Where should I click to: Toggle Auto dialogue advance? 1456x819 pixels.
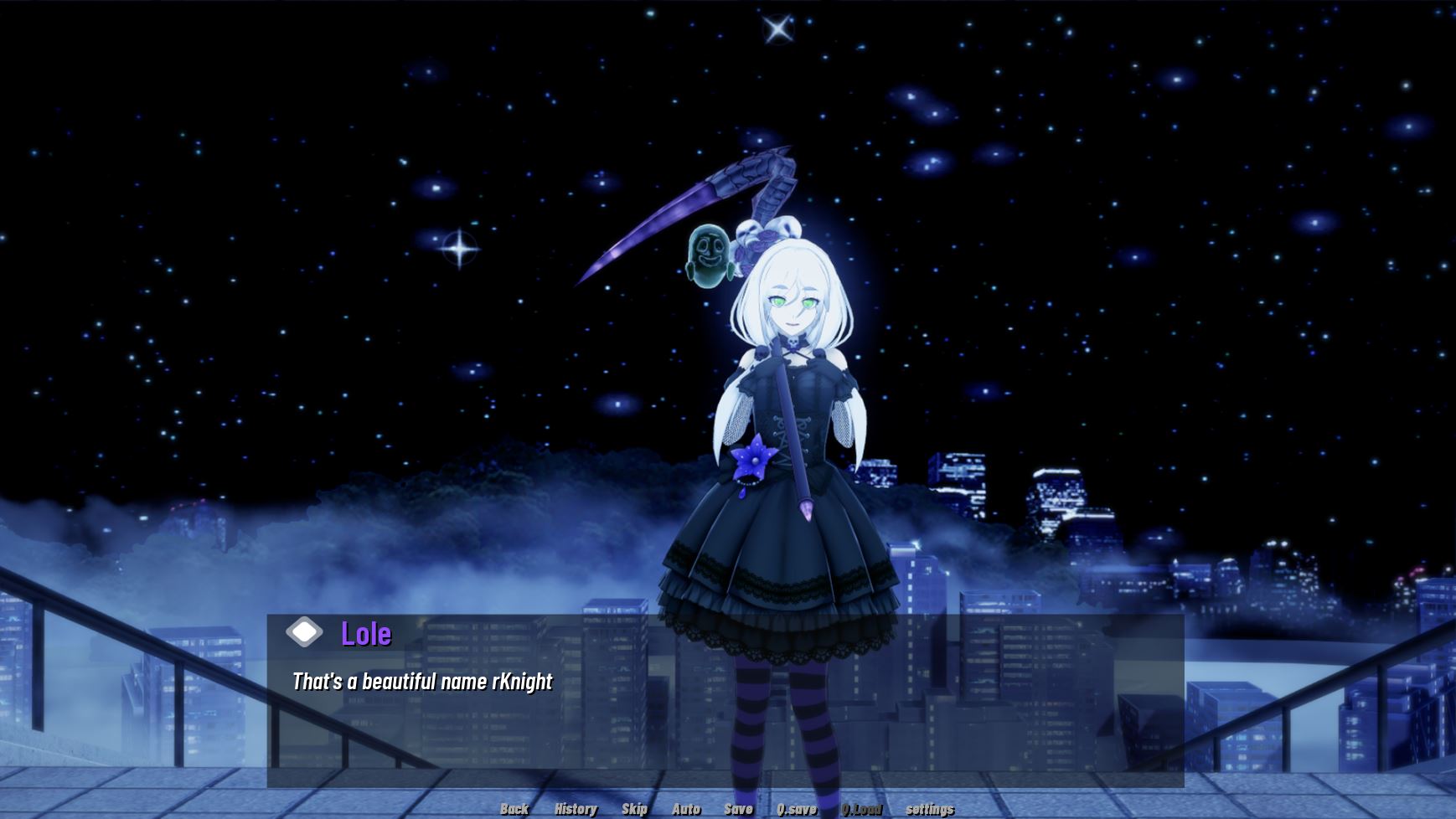[686, 809]
